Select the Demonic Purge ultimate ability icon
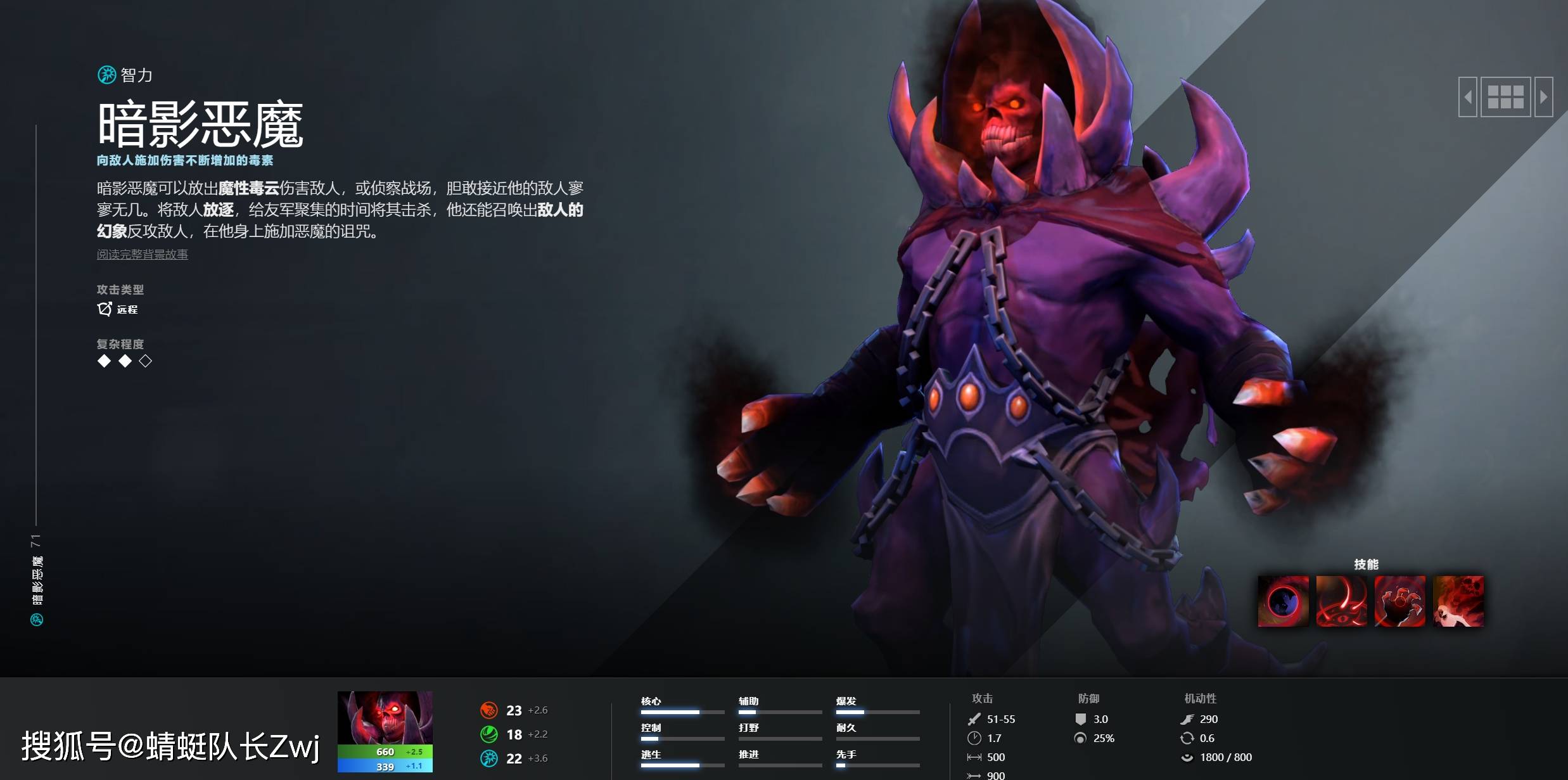 click(1460, 601)
